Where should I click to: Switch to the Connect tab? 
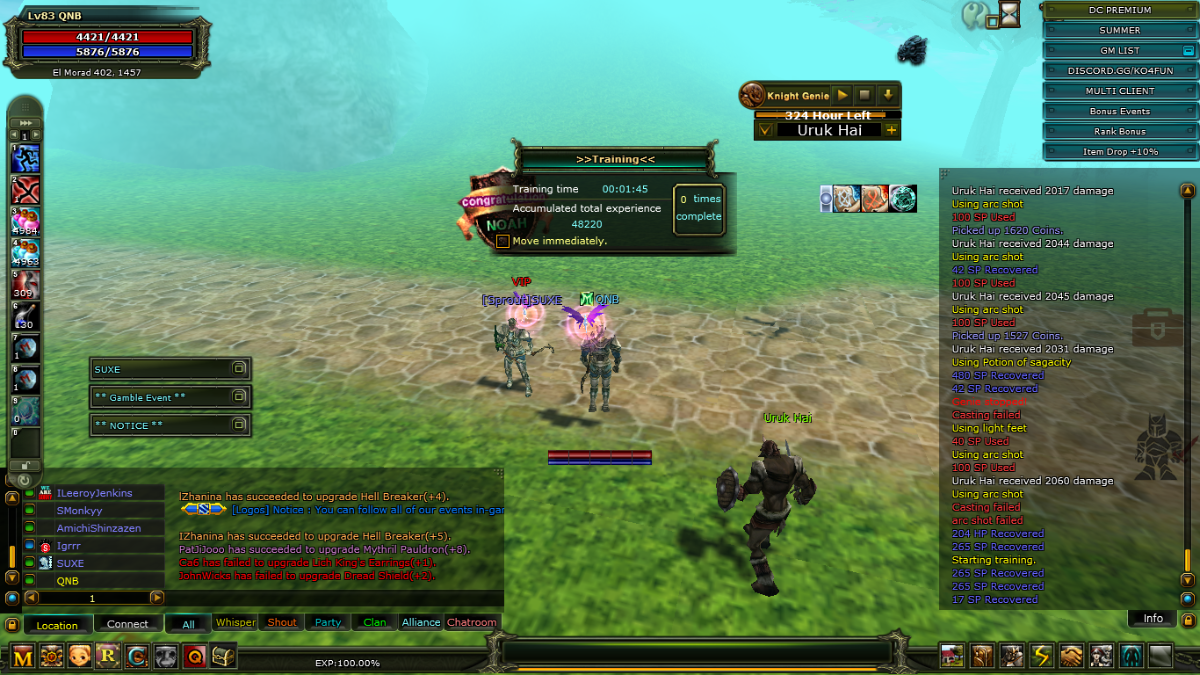tap(128, 624)
